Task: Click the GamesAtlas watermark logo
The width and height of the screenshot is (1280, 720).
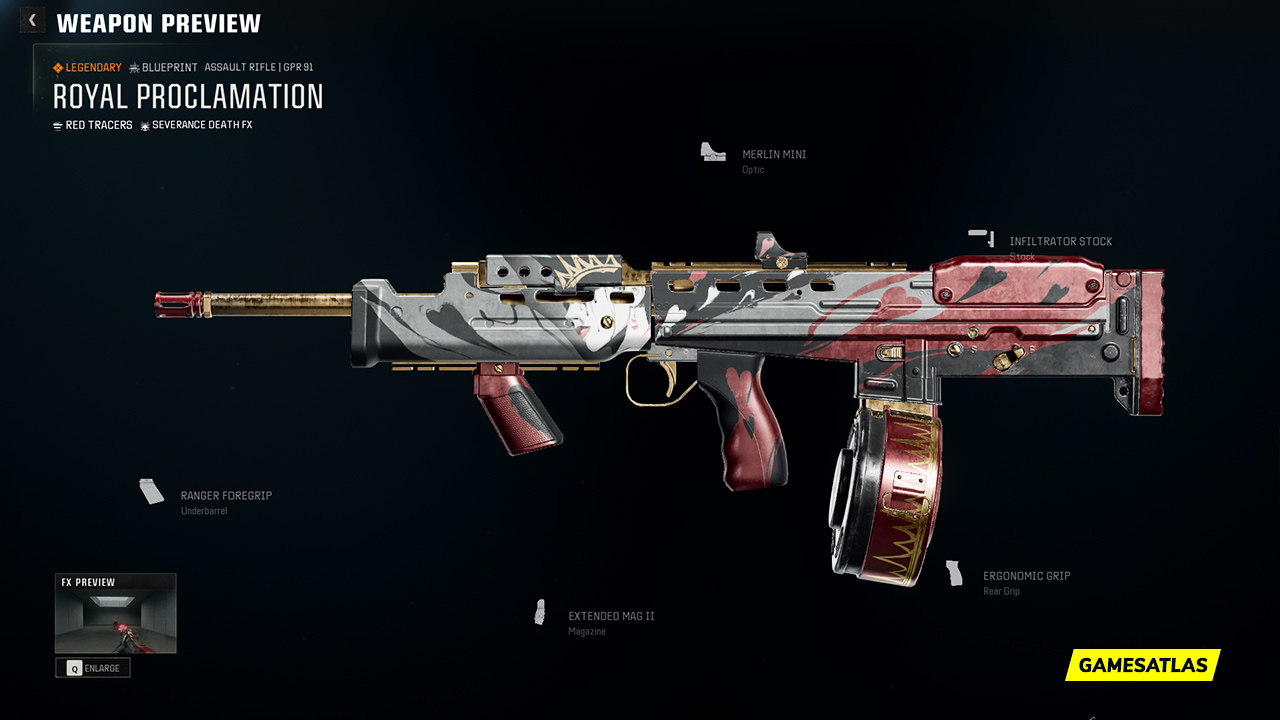Action: click(x=1142, y=665)
